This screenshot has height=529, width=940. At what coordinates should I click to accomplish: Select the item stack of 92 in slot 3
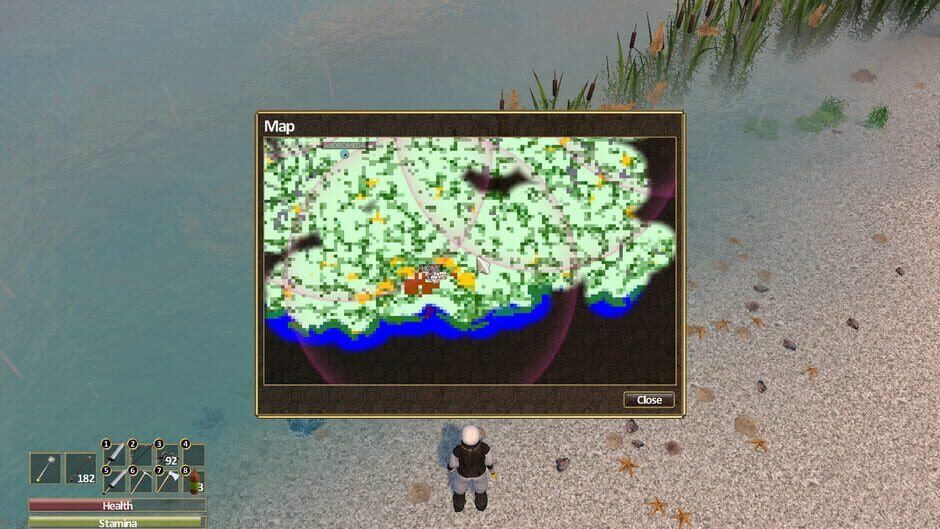click(168, 456)
